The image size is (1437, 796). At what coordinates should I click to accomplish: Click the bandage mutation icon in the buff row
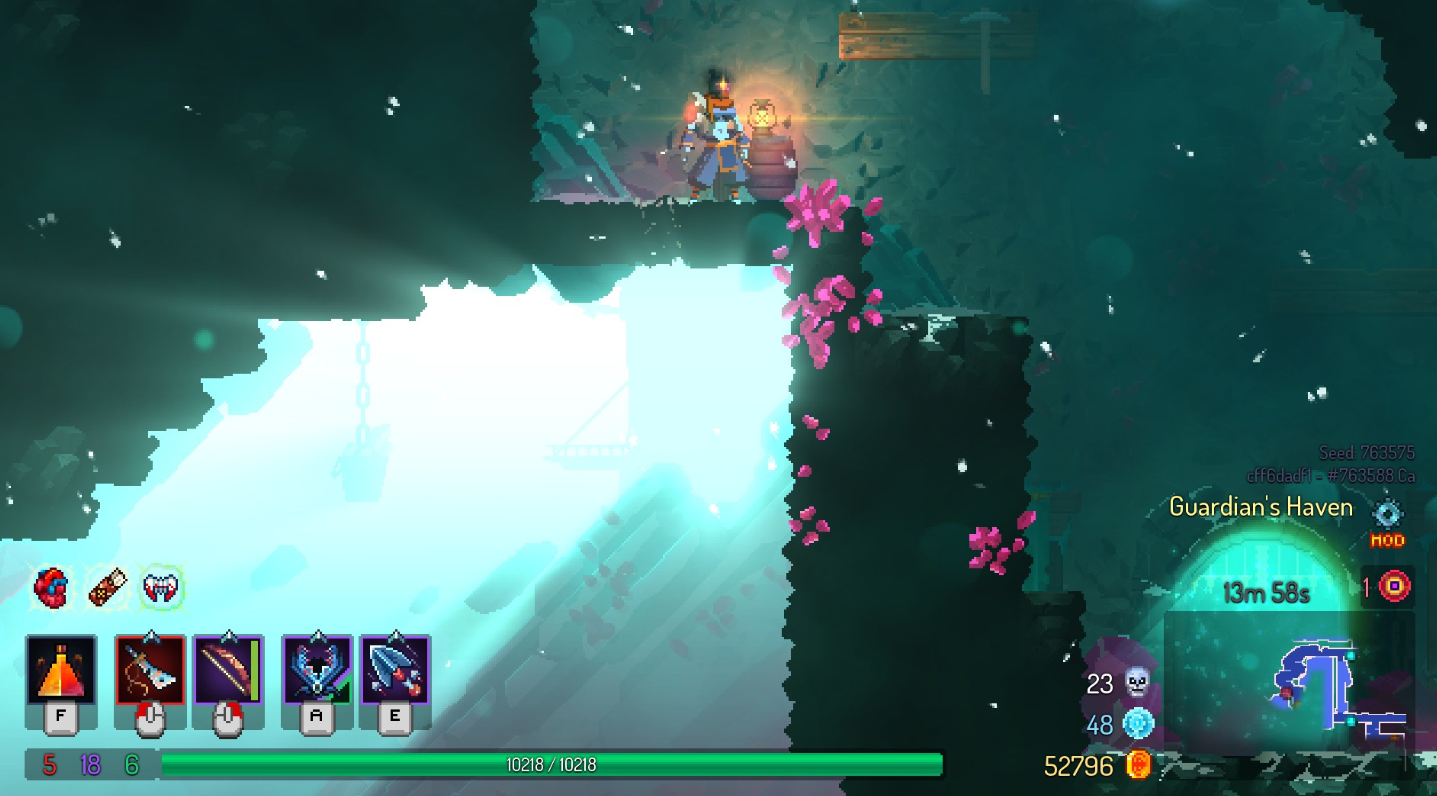click(x=108, y=588)
